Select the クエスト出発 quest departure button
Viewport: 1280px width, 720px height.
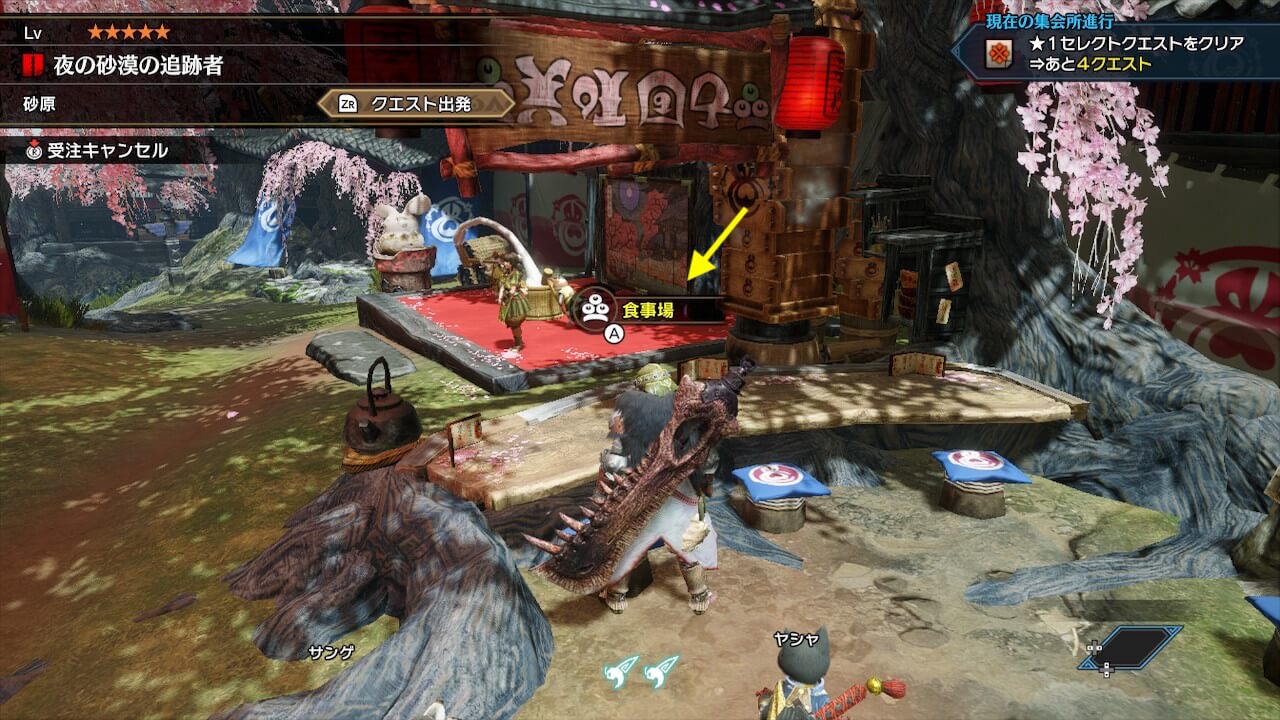417,103
